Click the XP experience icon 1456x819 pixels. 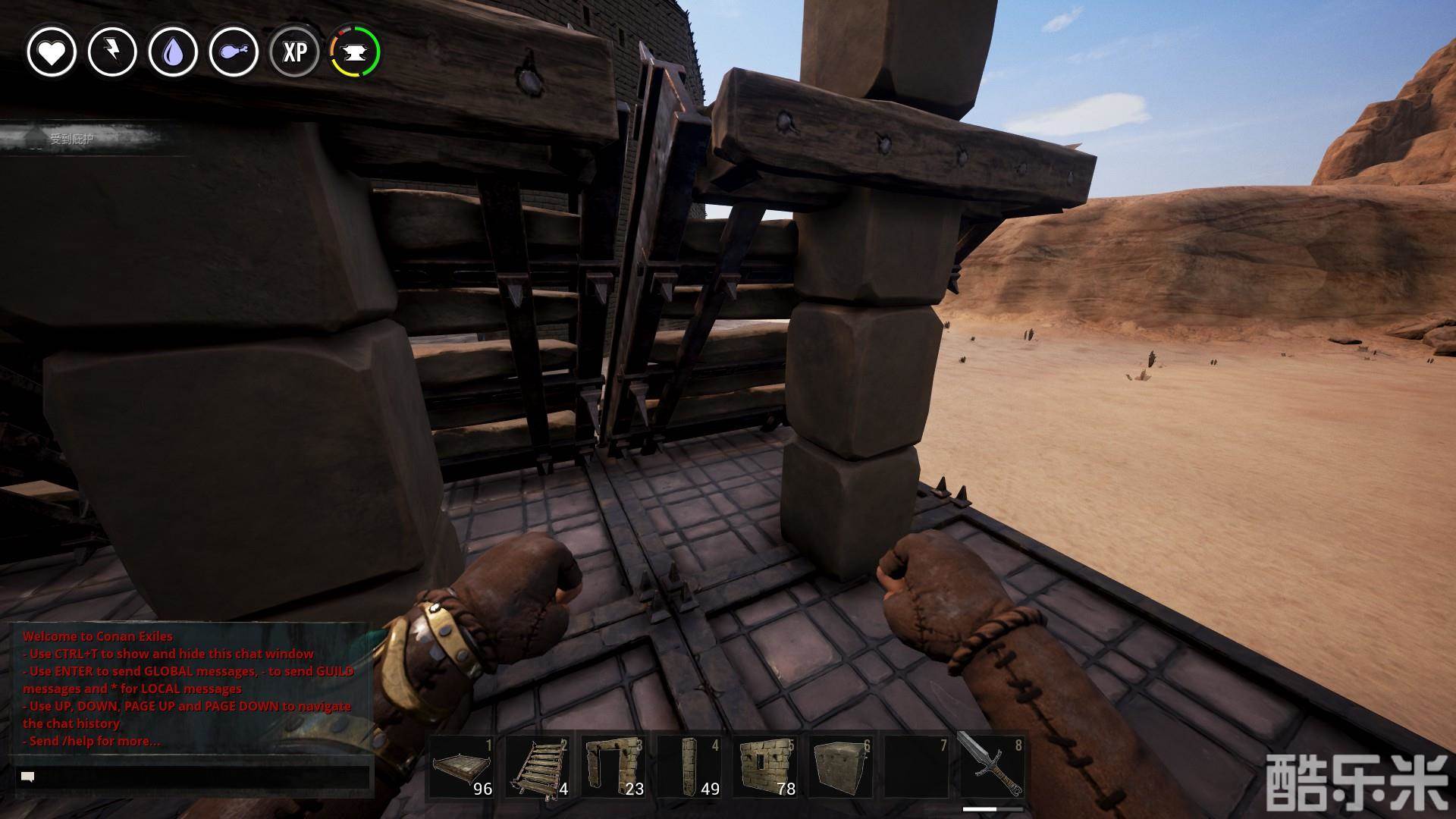[x=294, y=52]
